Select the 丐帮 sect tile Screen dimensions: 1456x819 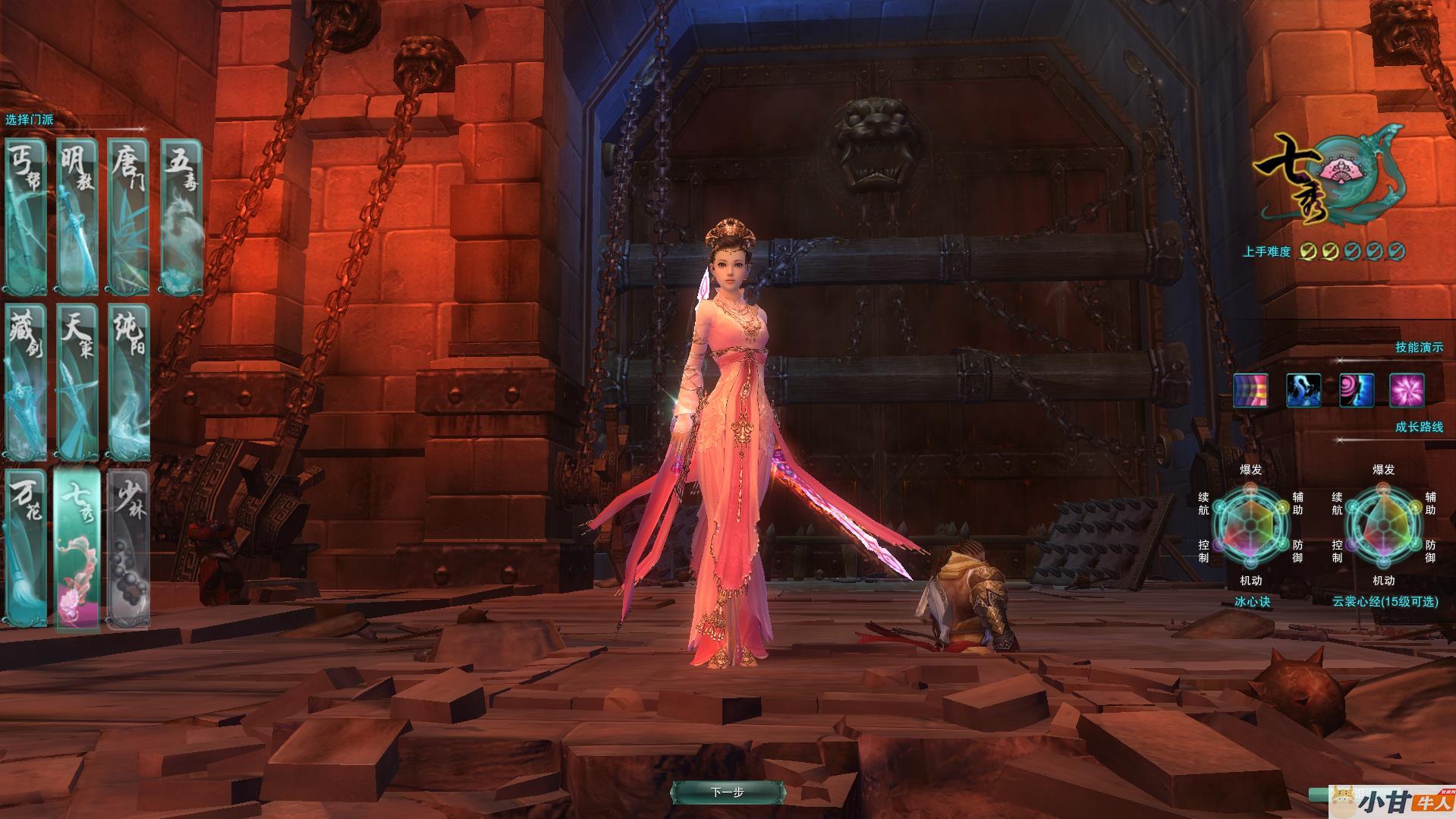25,216
